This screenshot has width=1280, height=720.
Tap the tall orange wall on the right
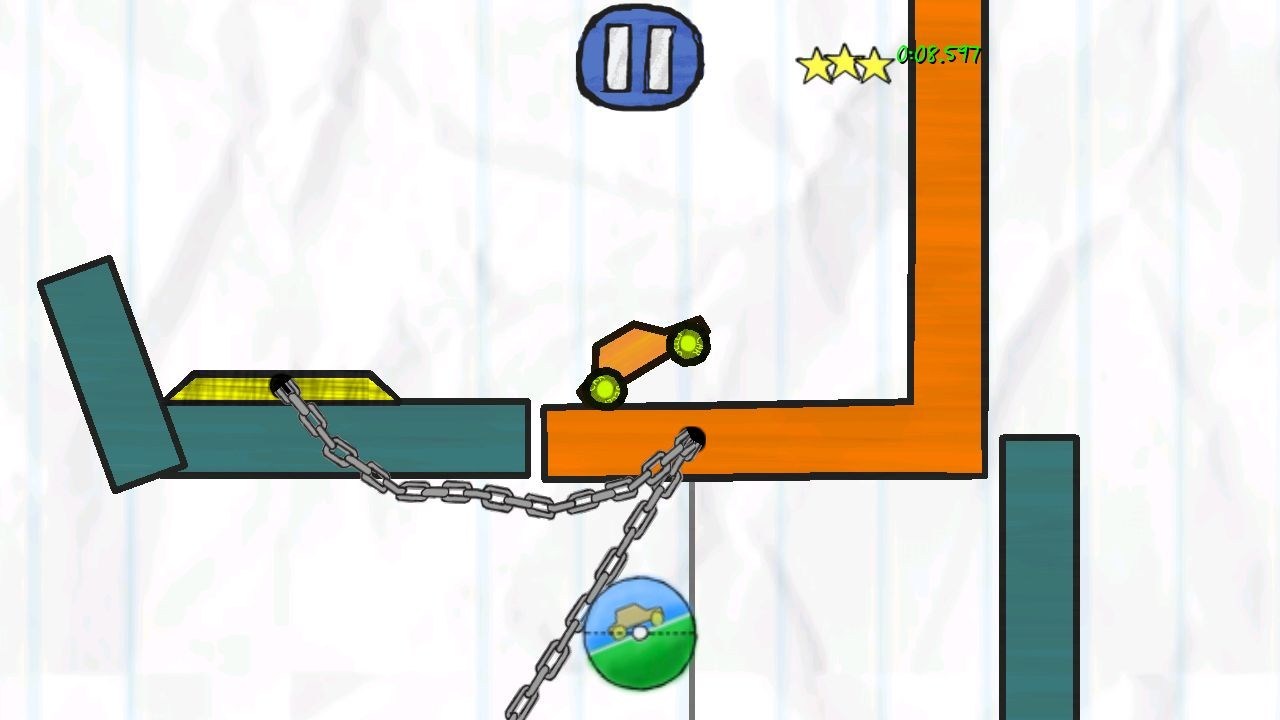pyautogui.click(x=945, y=200)
